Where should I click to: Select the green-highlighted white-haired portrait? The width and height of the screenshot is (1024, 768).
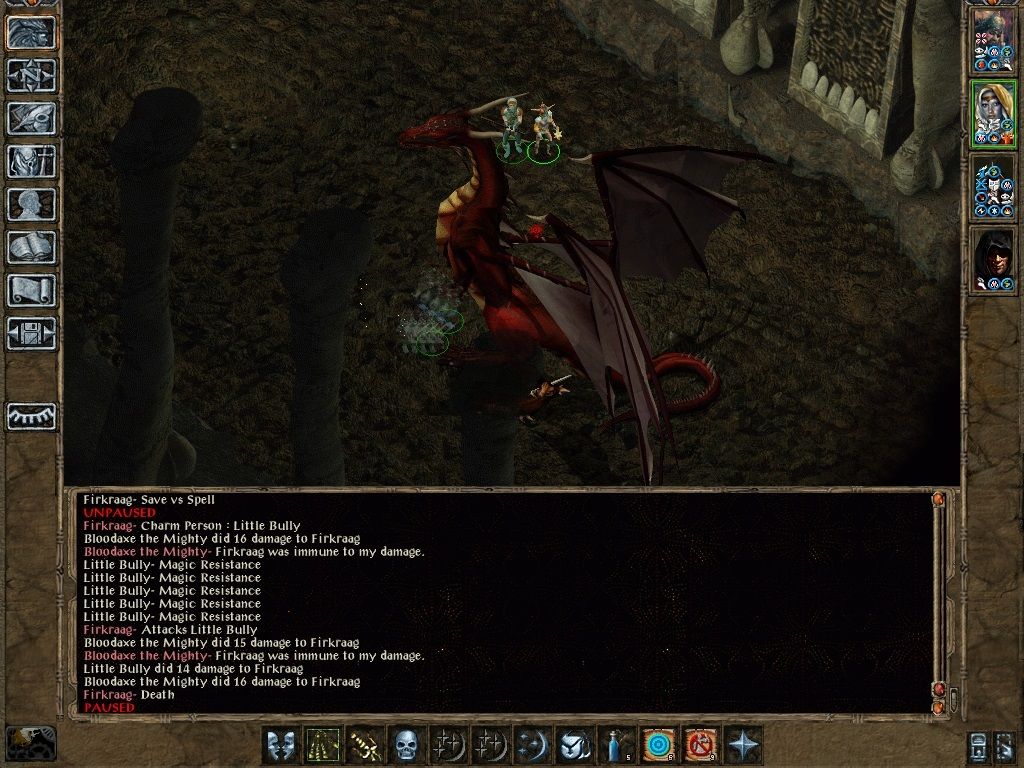[x=992, y=114]
